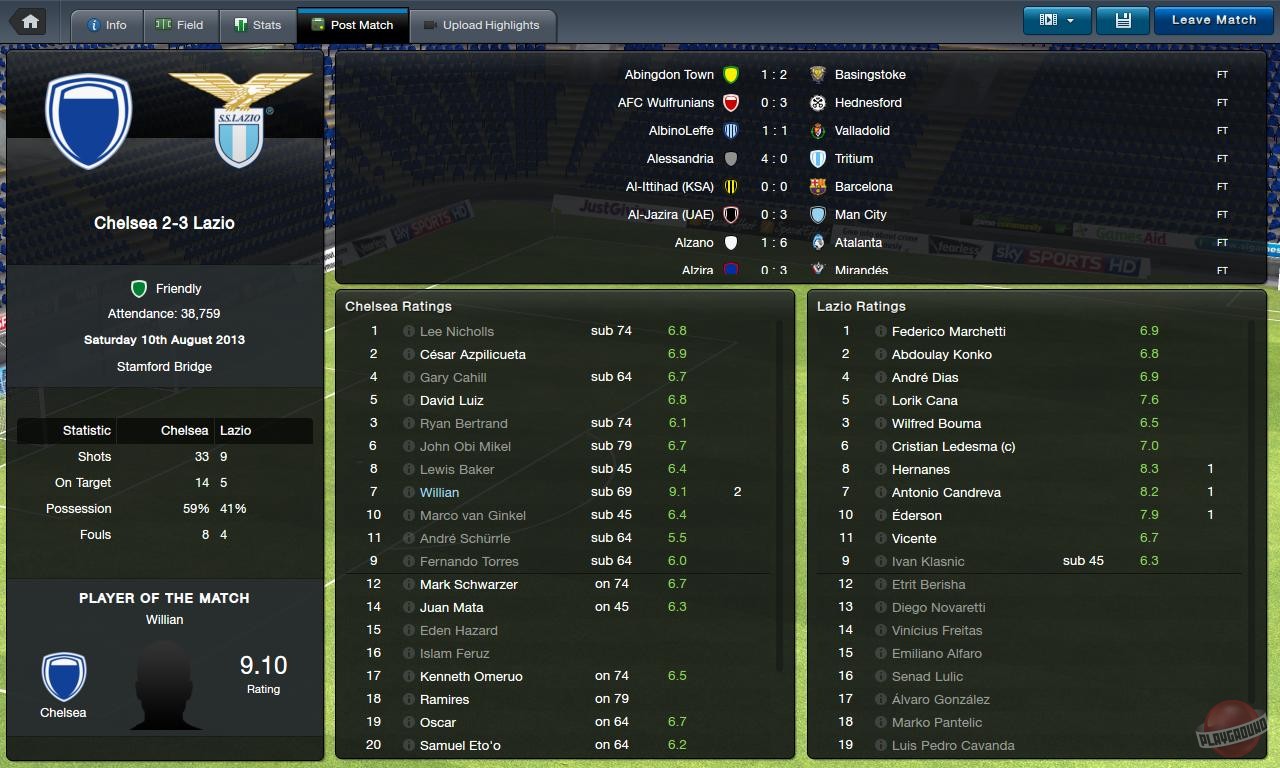The image size is (1280, 768).
Task: Click Man City's badge in the results list
Action: pyautogui.click(x=819, y=214)
